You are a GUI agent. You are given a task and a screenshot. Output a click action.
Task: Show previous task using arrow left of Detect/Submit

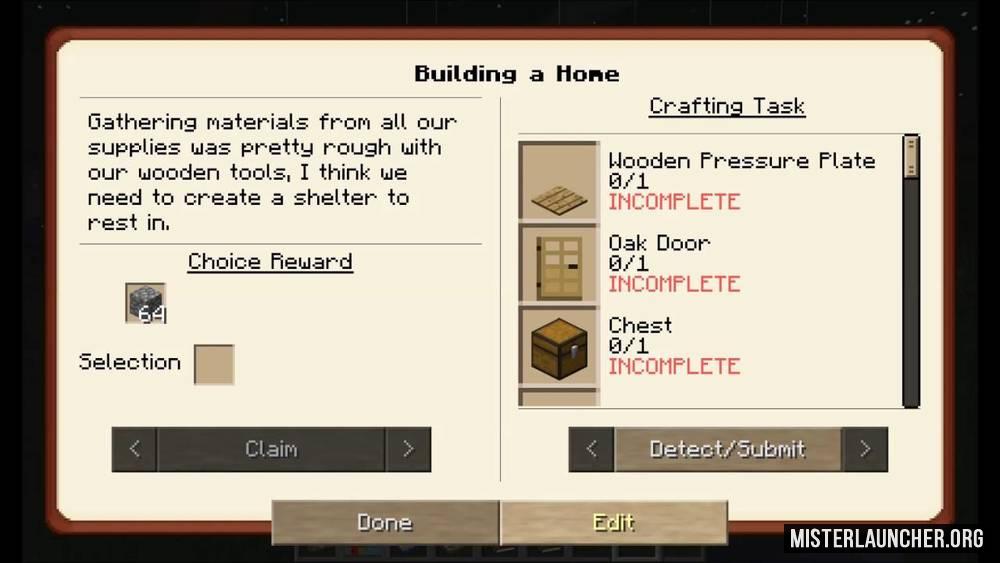[x=591, y=449]
